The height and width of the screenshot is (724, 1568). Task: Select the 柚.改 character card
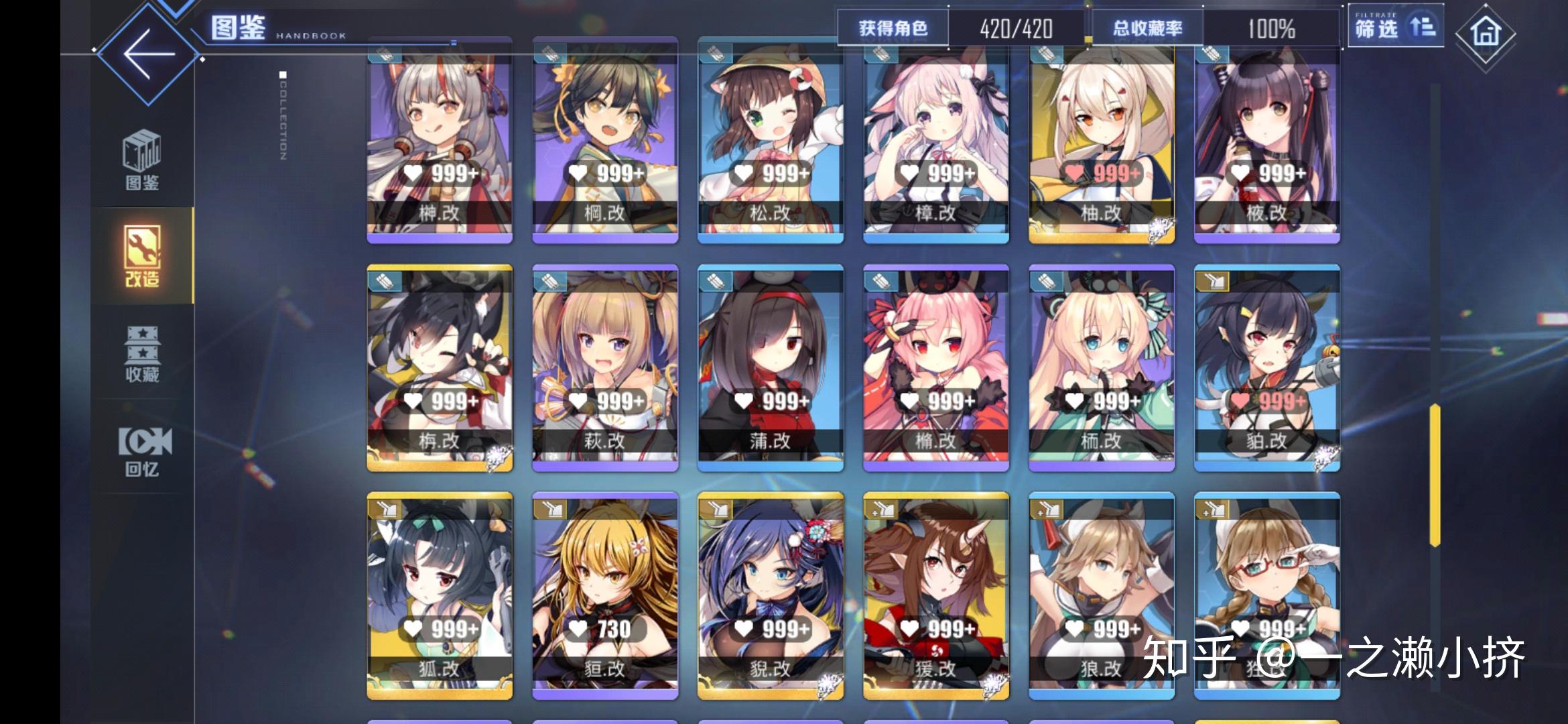click(x=1102, y=141)
